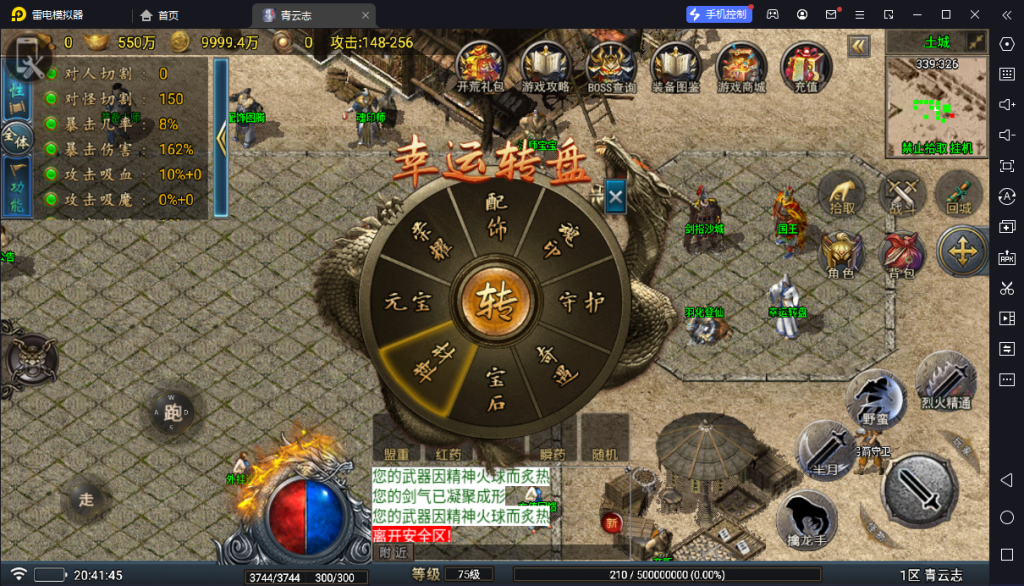Viewport: 1024px width, 586px height.
Task: Open the 背包 backpack
Action: point(901,257)
